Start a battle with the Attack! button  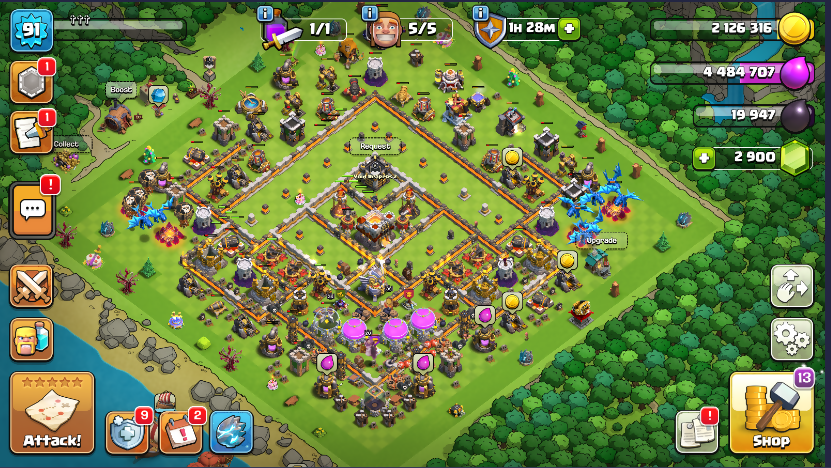click(x=52, y=412)
